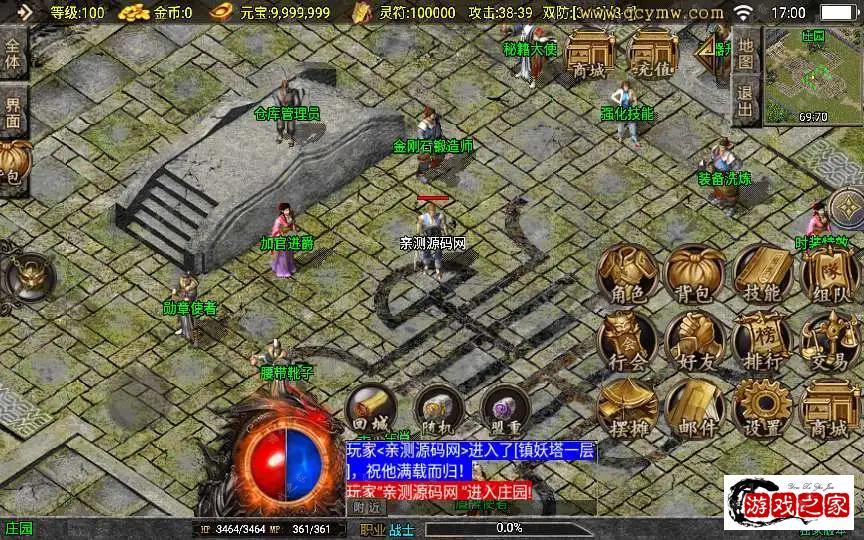Select the 界面 interface tab

(x=13, y=111)
